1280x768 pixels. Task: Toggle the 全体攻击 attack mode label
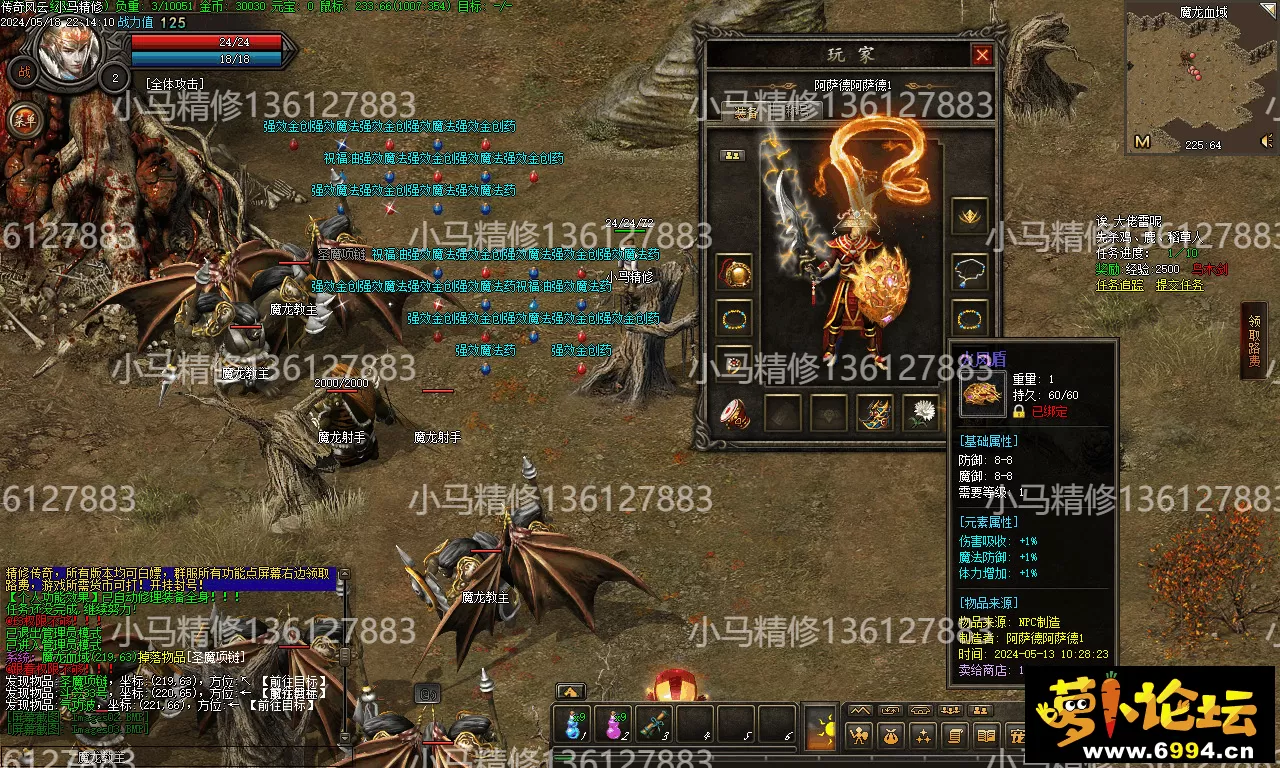[x=175, y=84]
